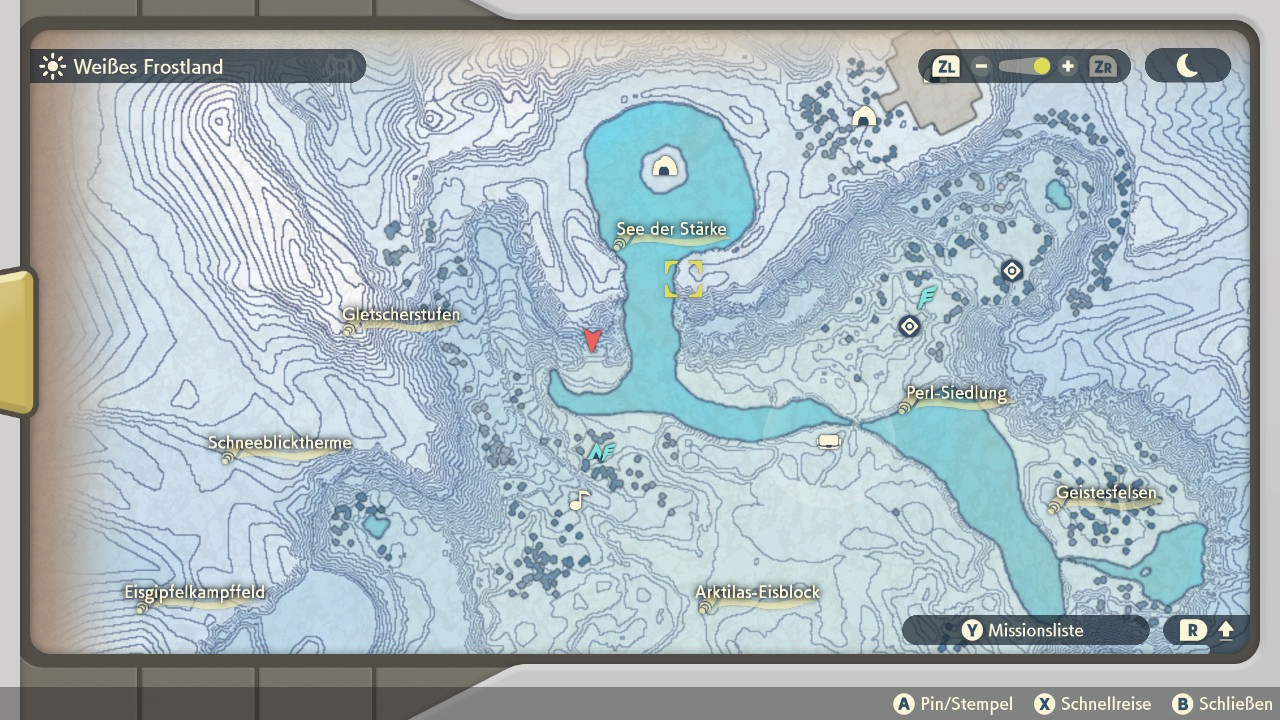Zoom in with the plus button
Image resolution: width=1280 pixels, height=720 pixels.
(1068, 67)
